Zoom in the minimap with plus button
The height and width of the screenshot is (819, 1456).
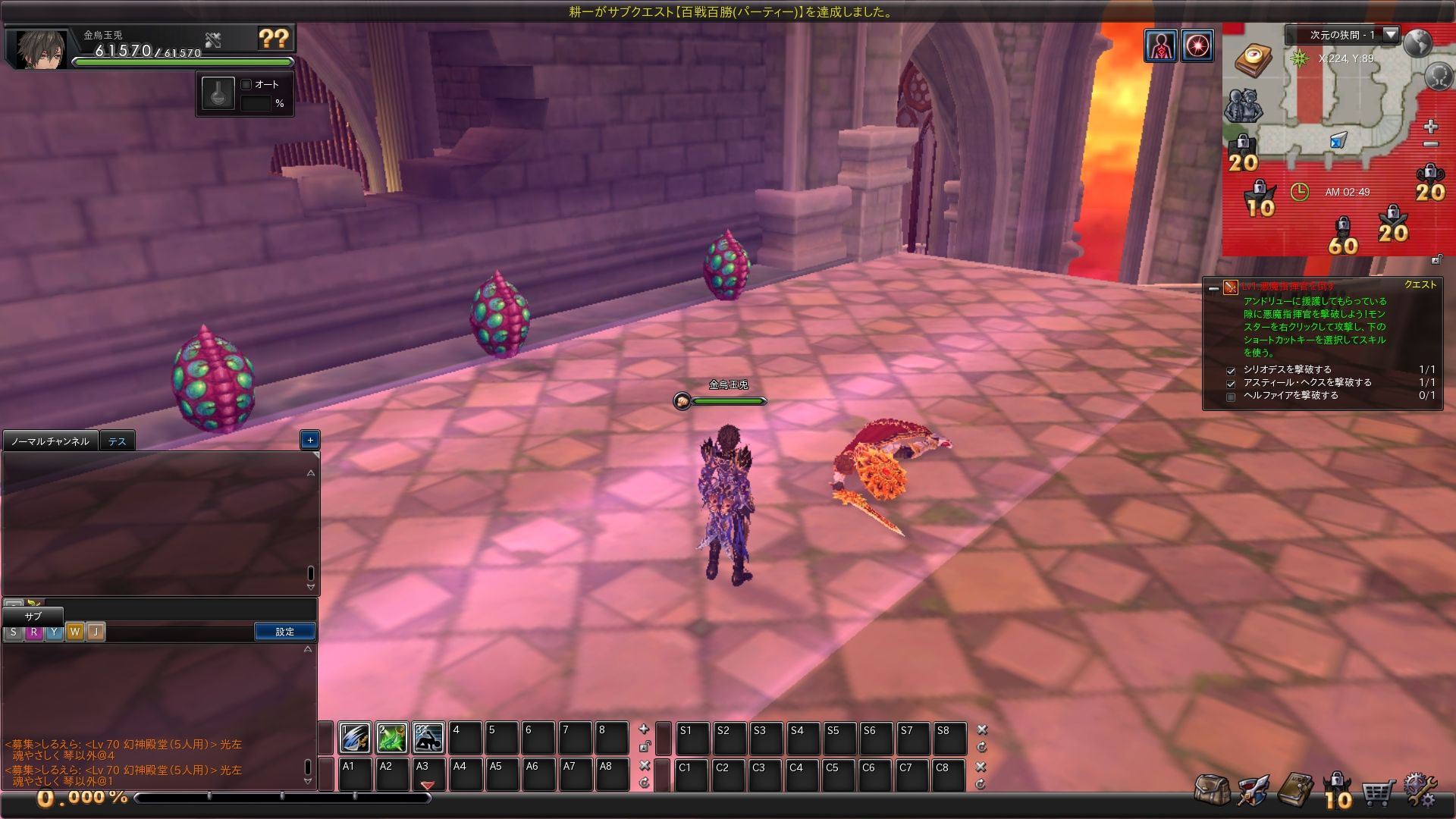1430,126
